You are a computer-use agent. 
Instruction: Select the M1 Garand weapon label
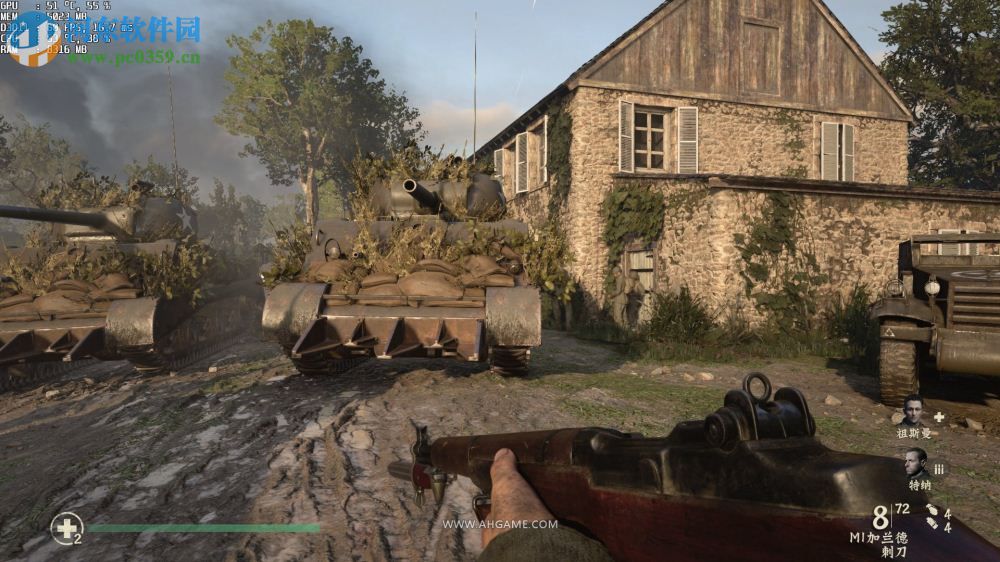point(879,537)
